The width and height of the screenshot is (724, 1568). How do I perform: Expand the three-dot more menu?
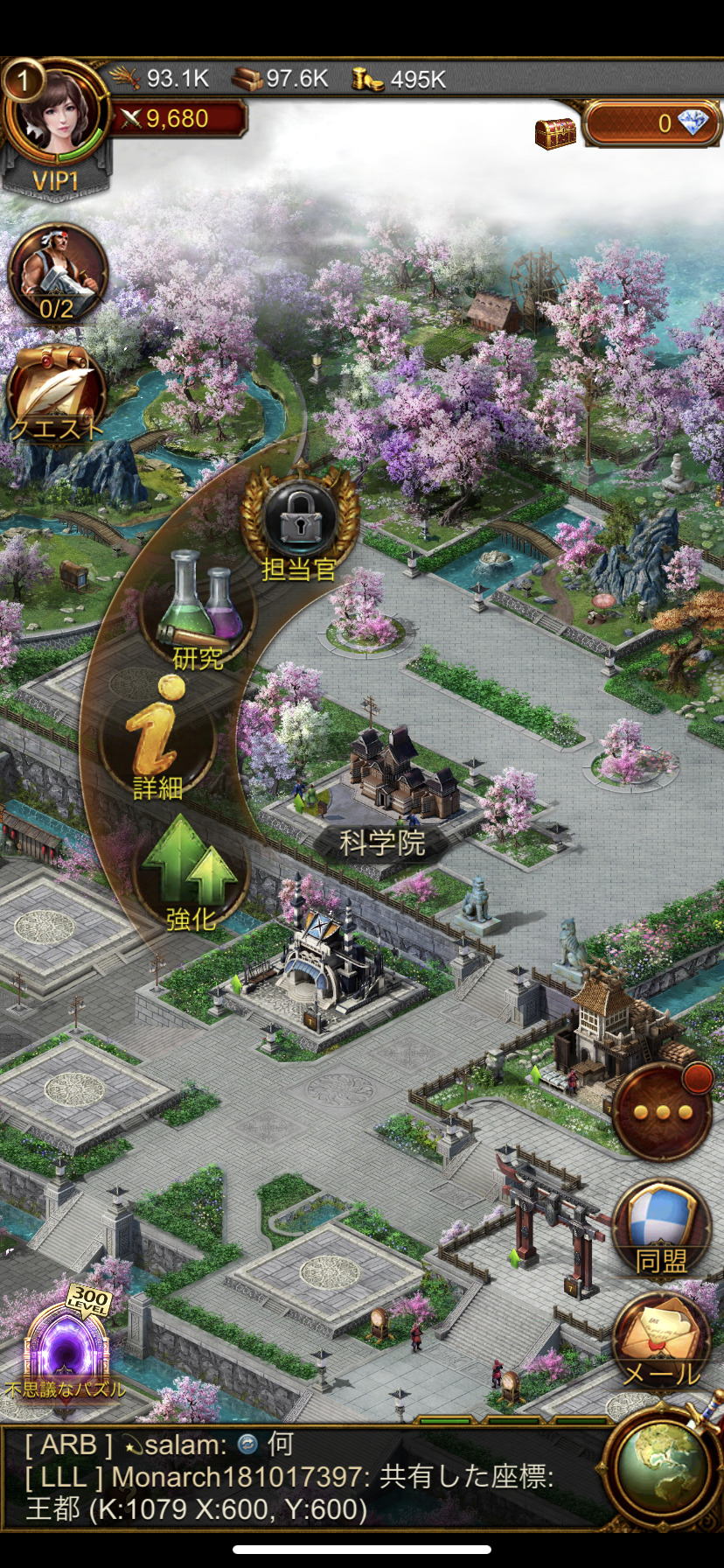tap(662, 1112)
